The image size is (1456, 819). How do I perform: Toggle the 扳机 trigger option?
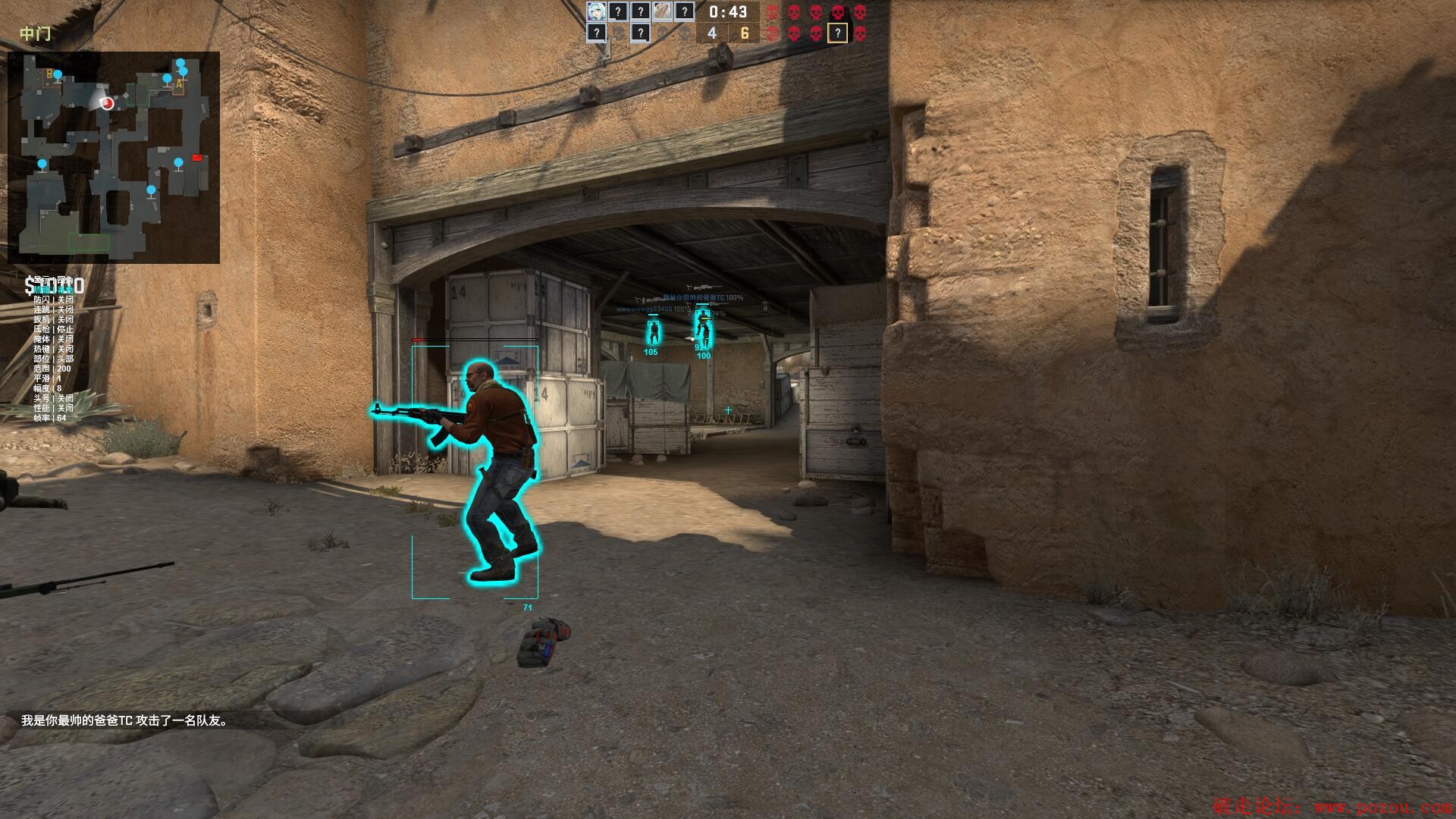(53, 319)
